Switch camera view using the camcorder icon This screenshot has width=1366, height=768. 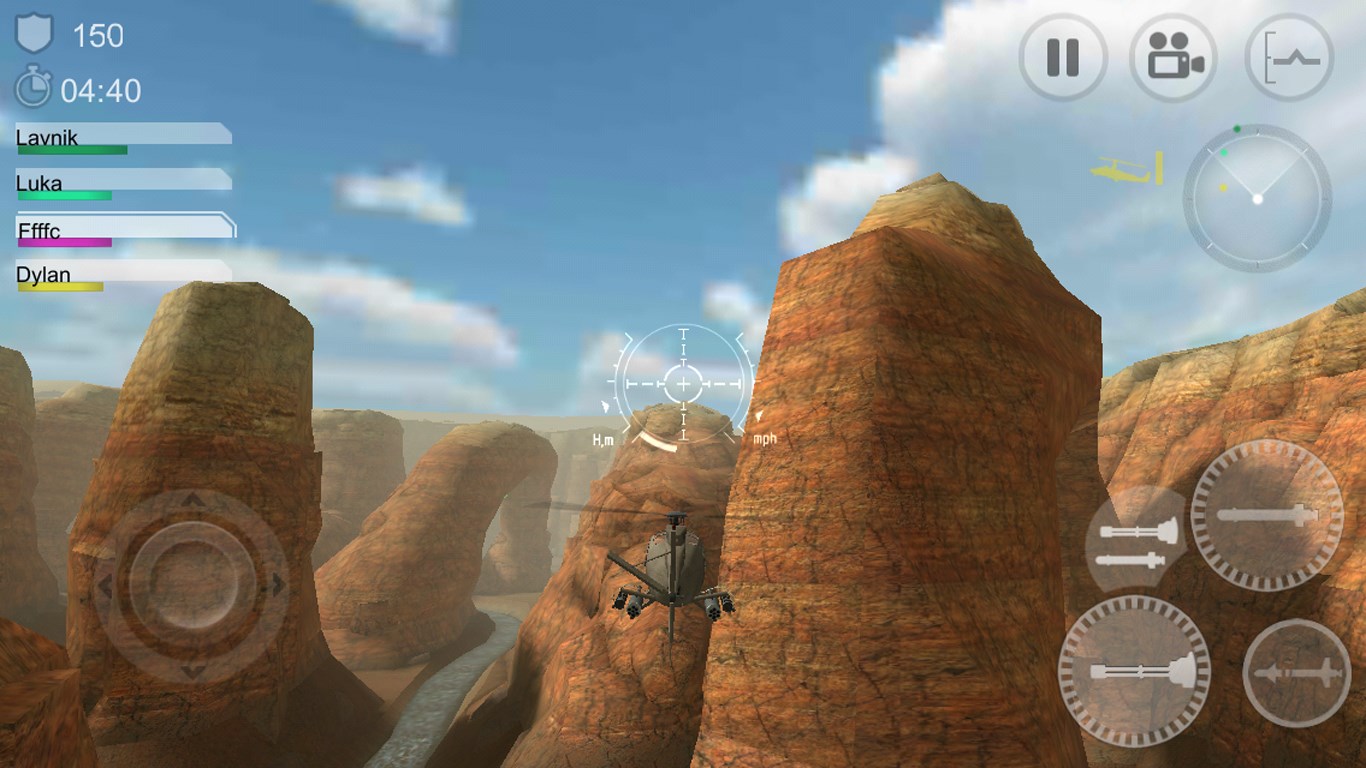click(1174, 57)
